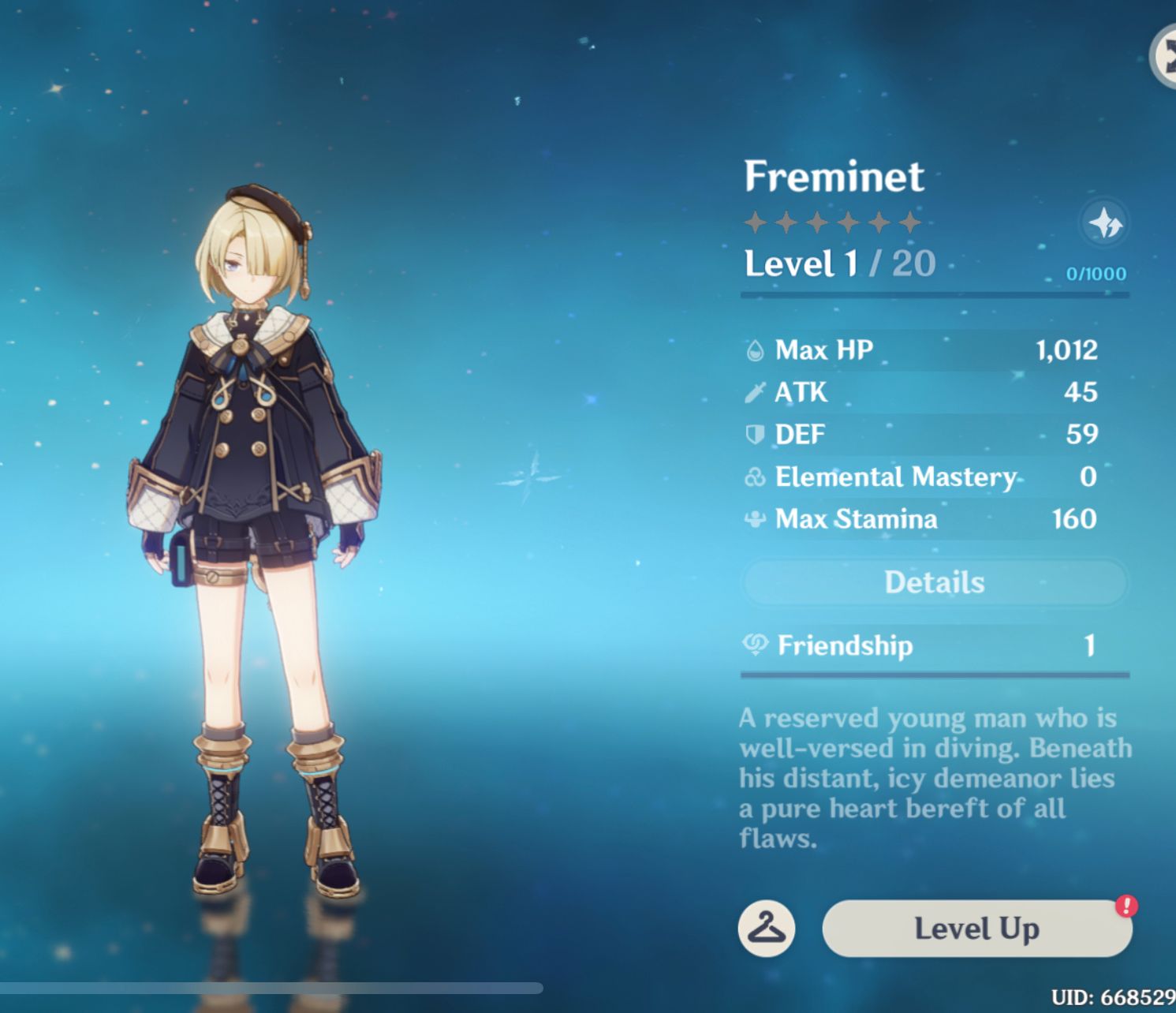Click Freminet's name title
1176x1013 pixels.
pyautogui.click(x=835, y=177)
